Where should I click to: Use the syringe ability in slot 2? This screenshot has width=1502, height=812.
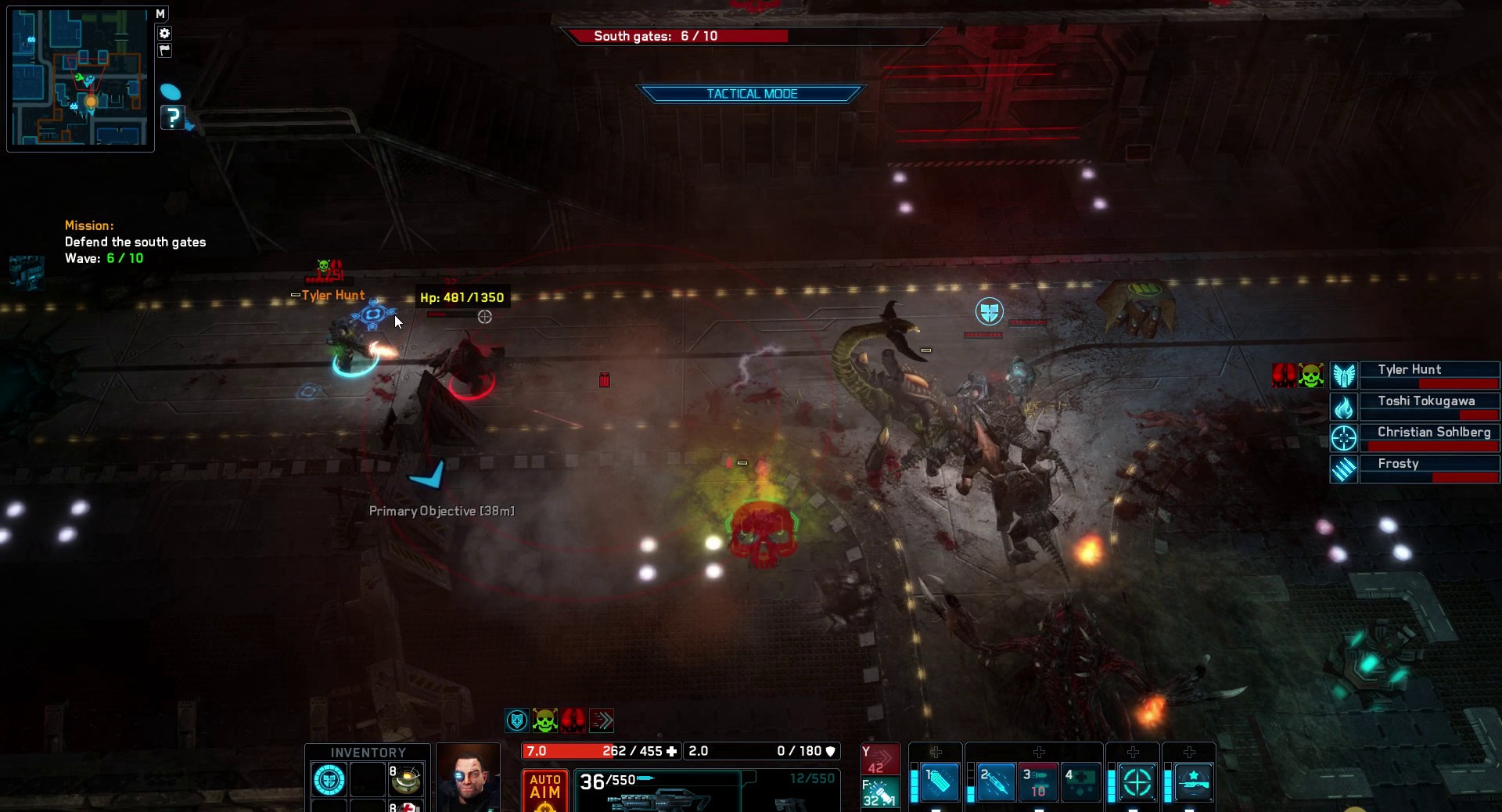[x=996, y=781]
